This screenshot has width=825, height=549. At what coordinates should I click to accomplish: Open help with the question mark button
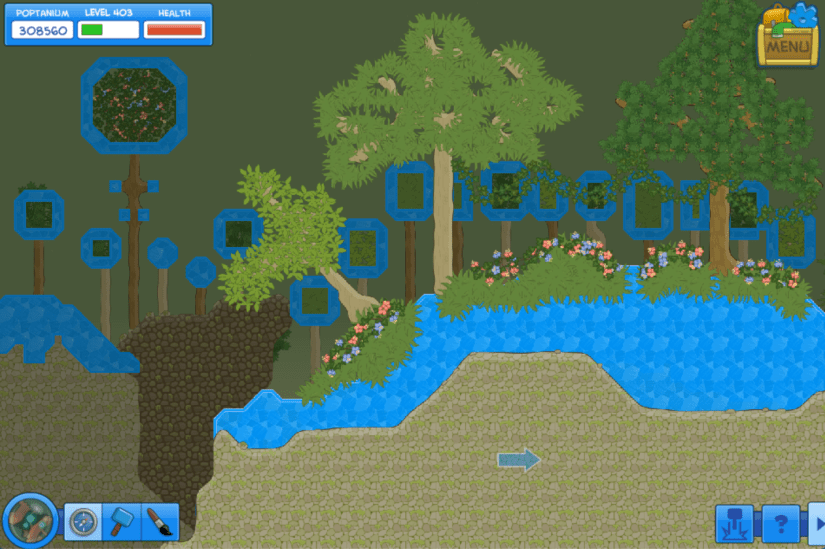[x=781, y=524]
